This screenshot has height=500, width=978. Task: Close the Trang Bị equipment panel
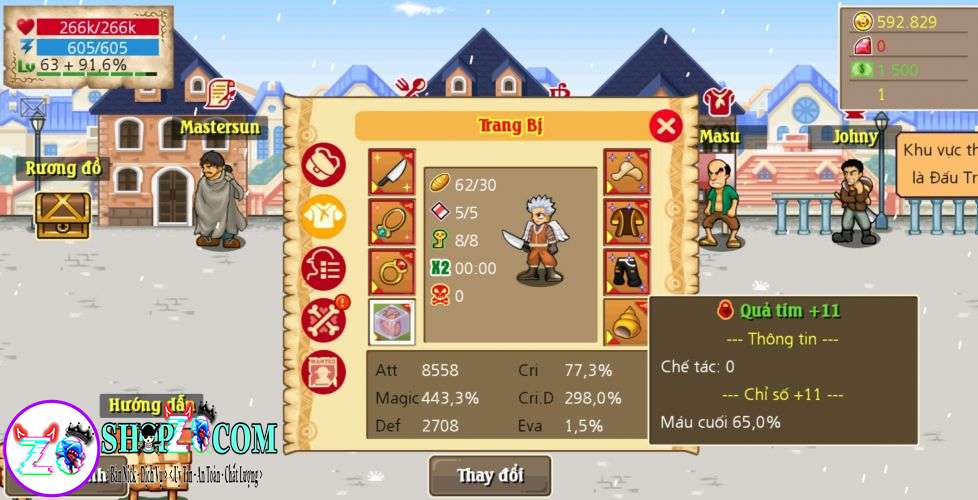tap(665, 126)
